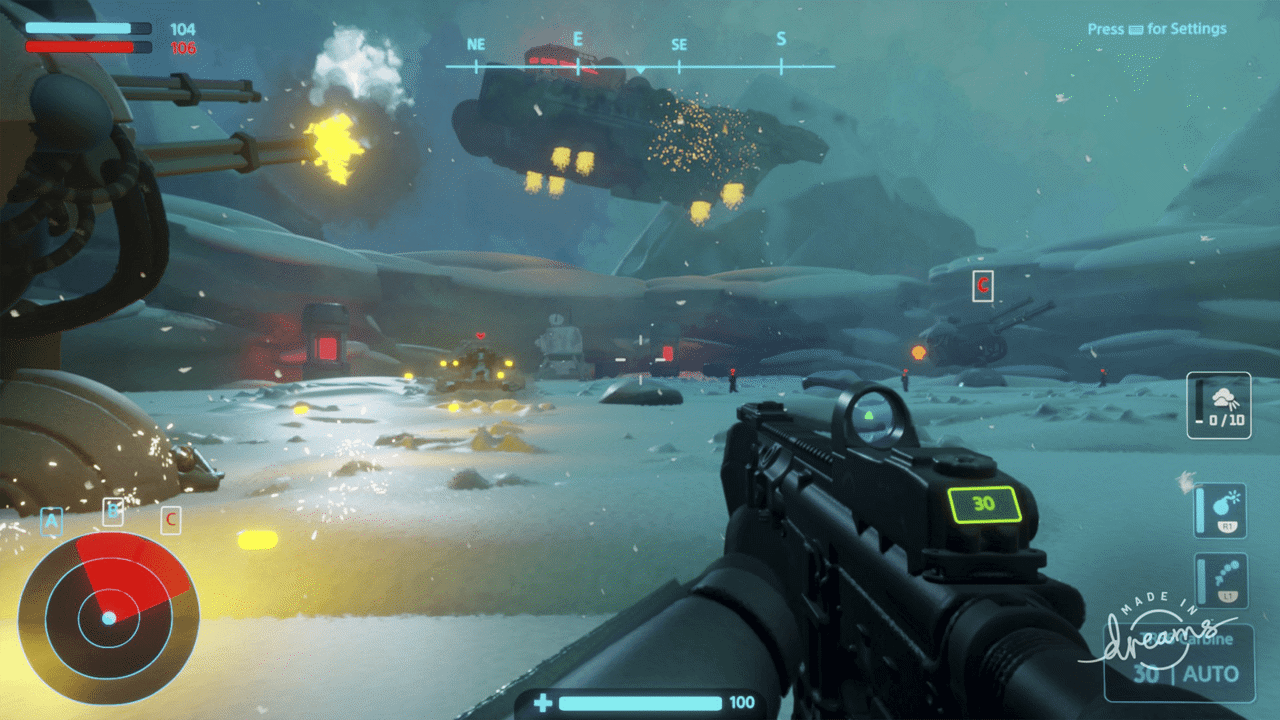Select the B objective marker above the radar
This screenshot has width=1280, height=720.
[114, 511]
